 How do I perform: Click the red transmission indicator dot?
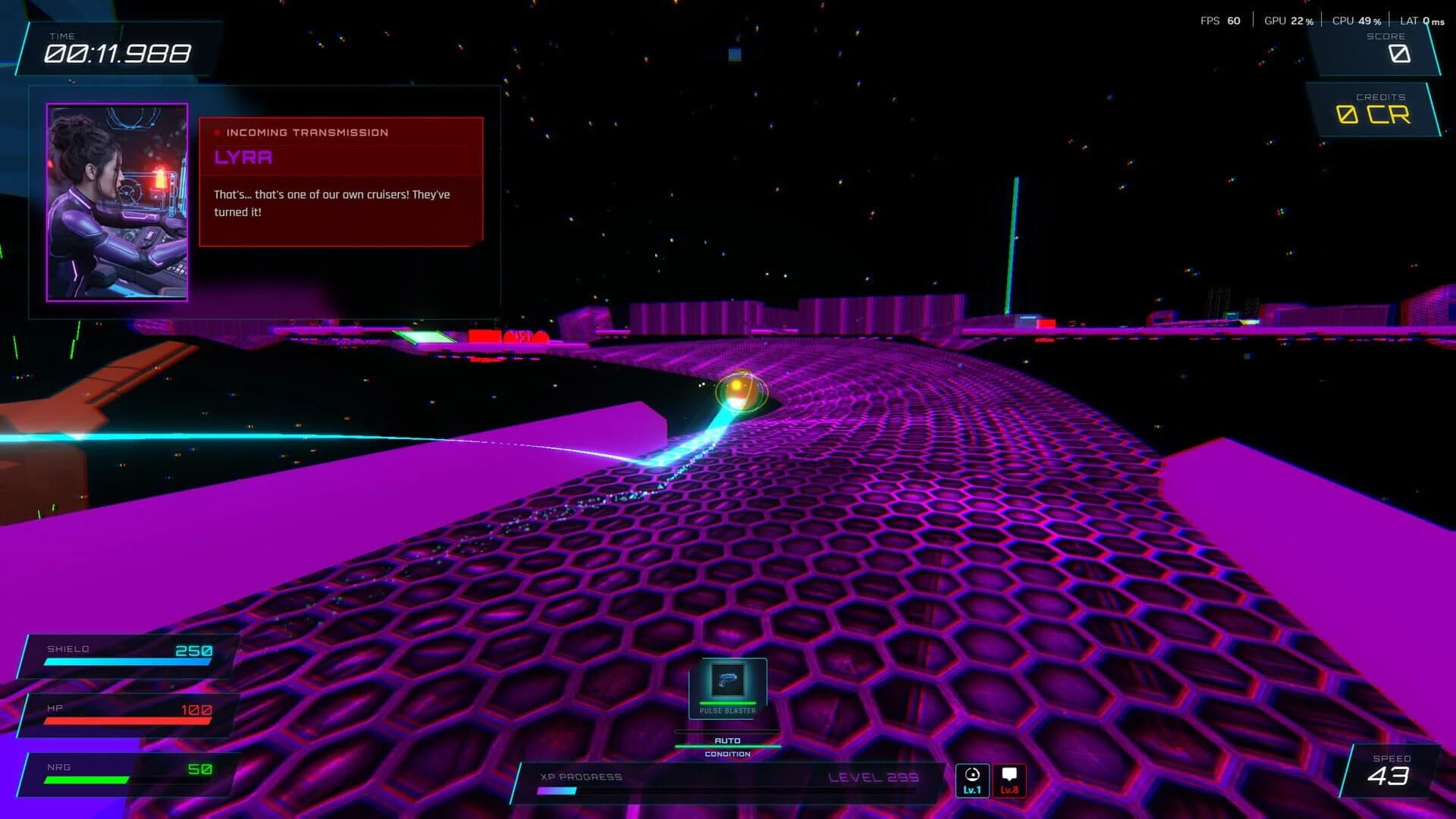217,133
